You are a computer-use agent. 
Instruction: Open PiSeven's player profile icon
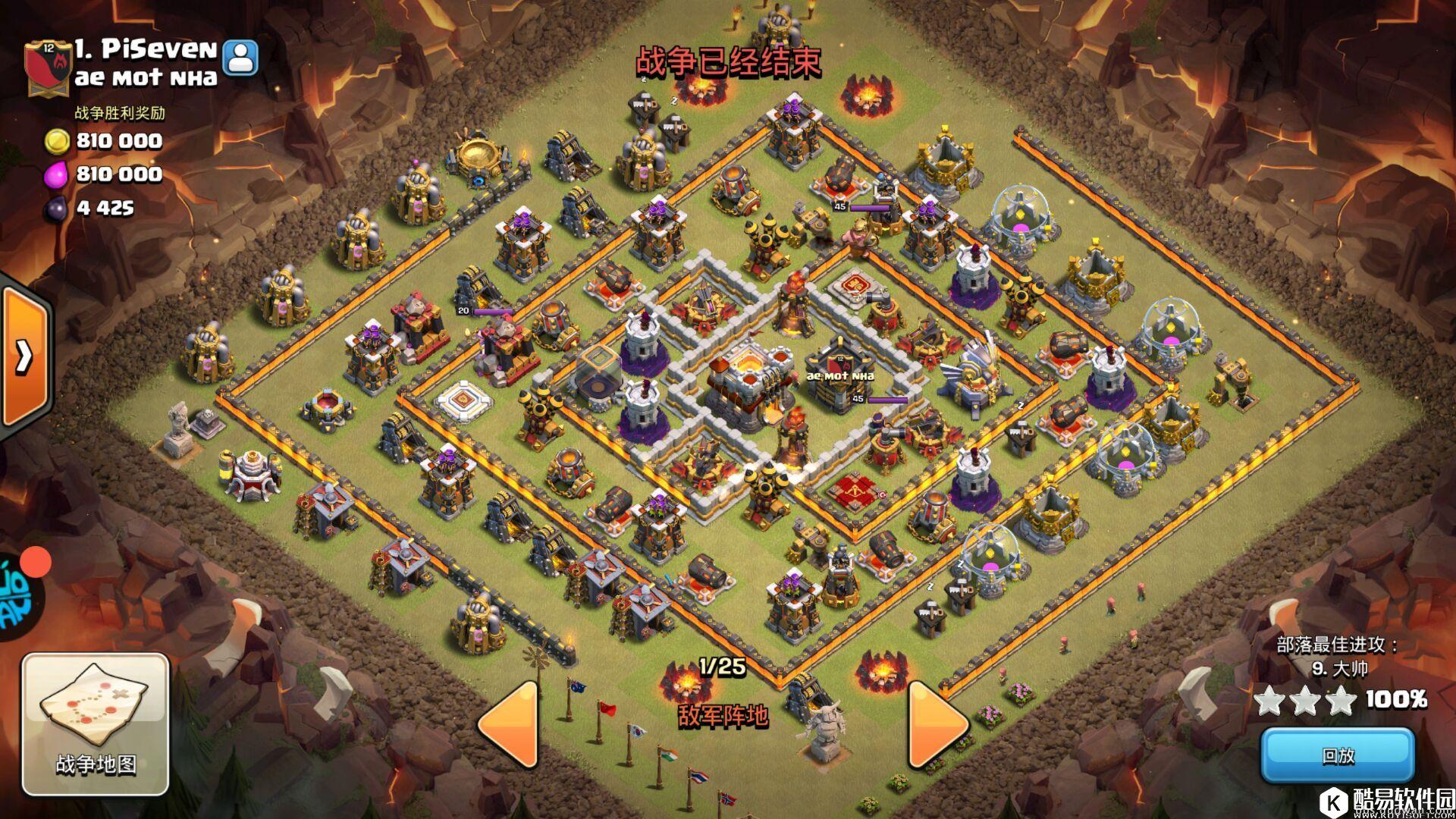pos(242,57)
